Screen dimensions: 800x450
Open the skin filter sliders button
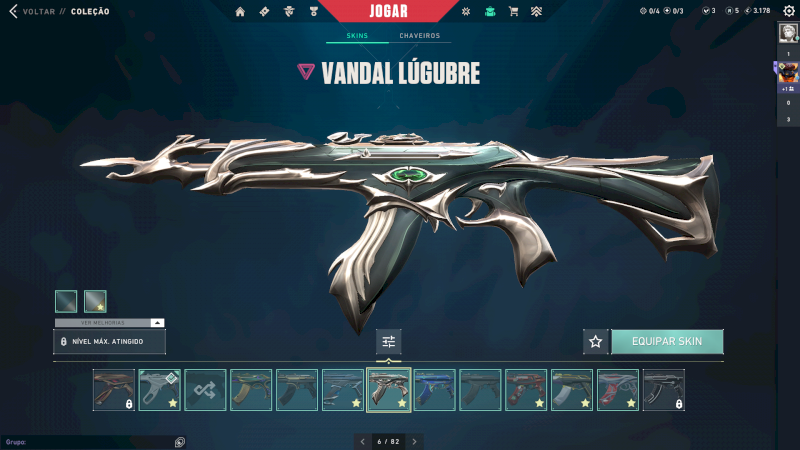pyautogui.click(x=389, y=341)
